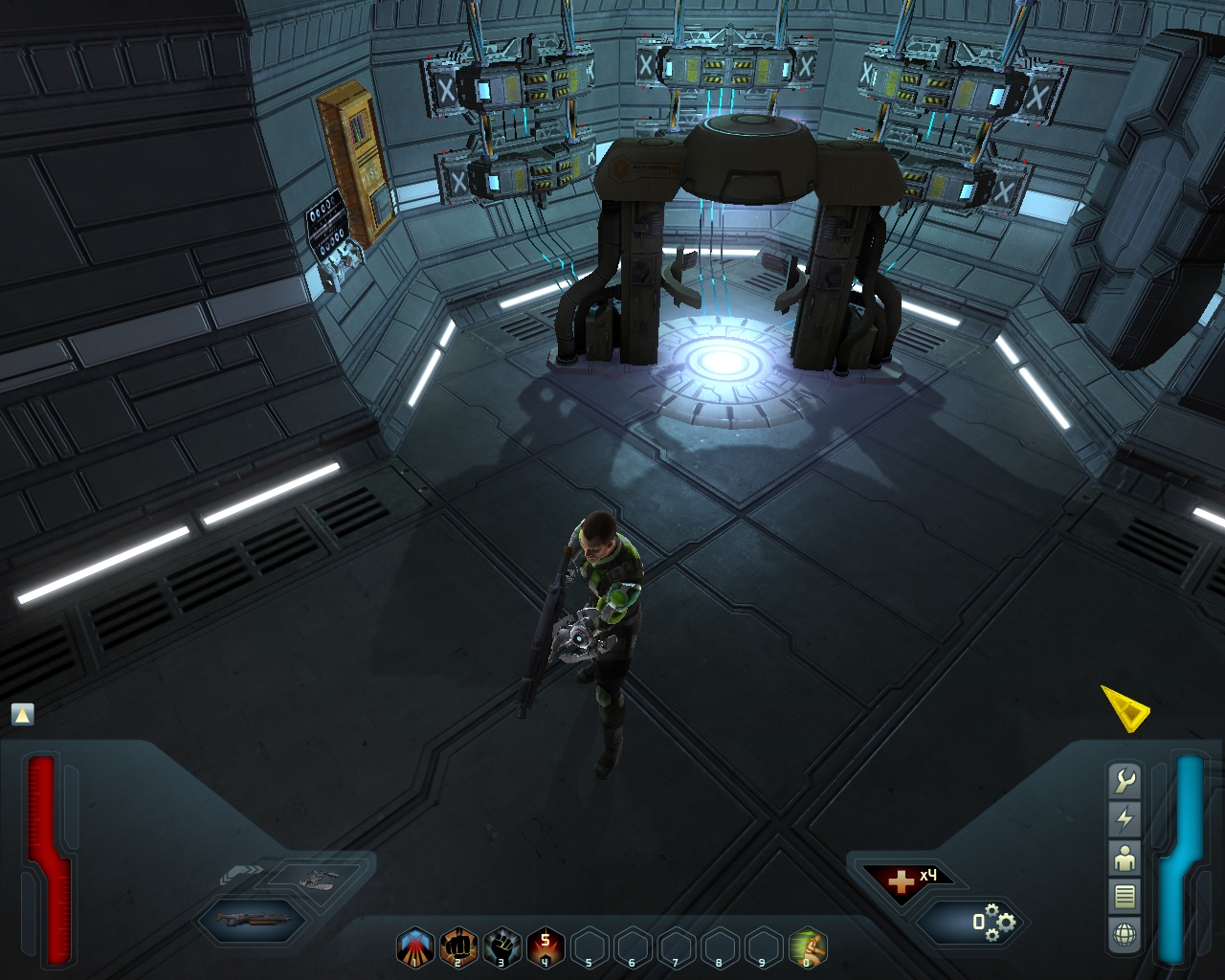The image size is (1225, 980).
Task: Open the lined-page journal button
Action: click(x=1125, y=896)
